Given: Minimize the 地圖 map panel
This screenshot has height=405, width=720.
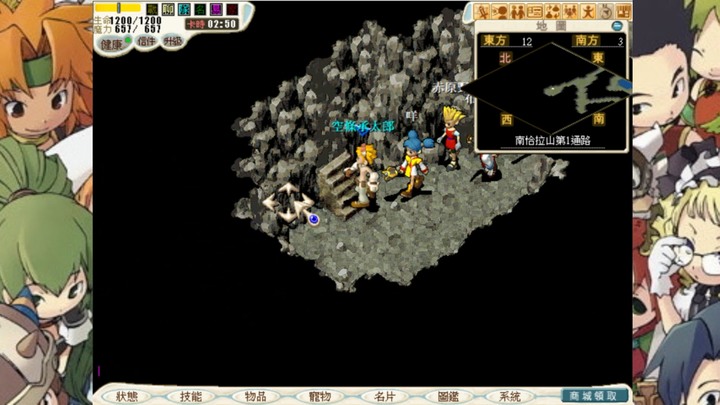Looking at the screenshot, I should click(x=617, y=26).
